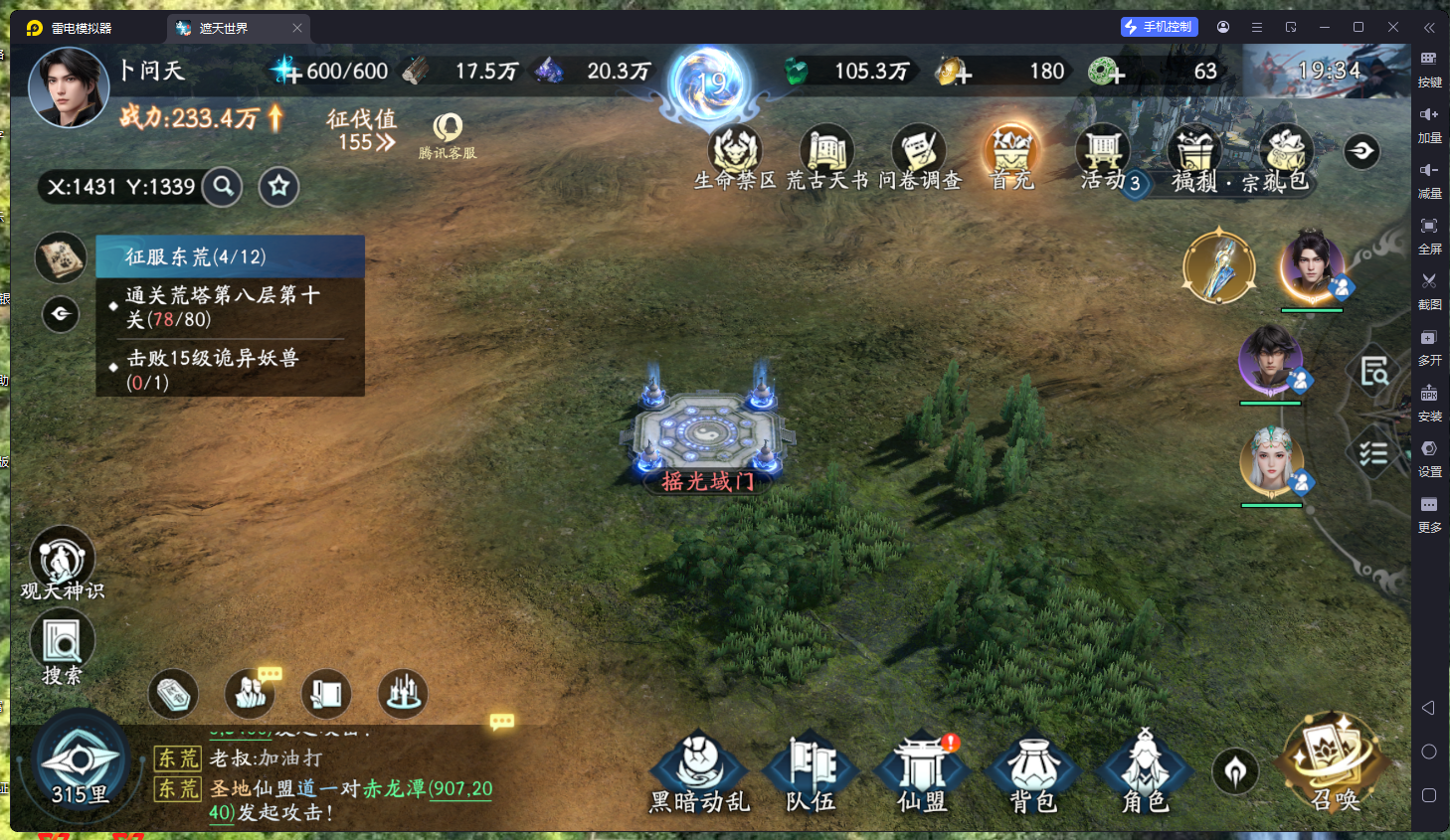
Task: Select the white-haired female hero portrait
Action: click(1271, 461)
